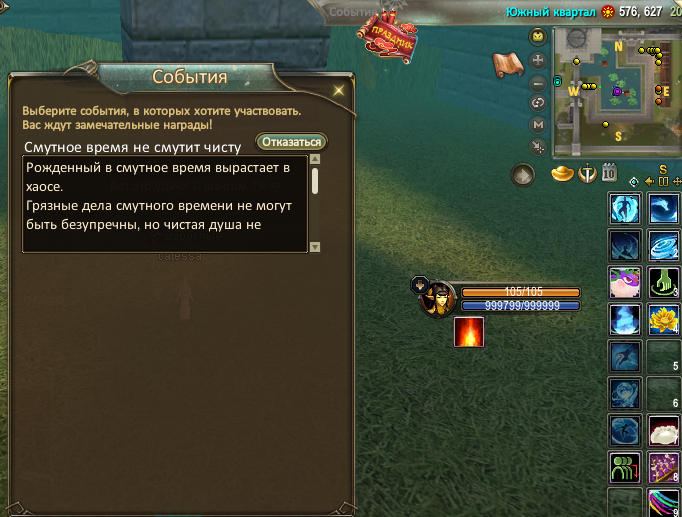Click the fire buff icon under the portrait

[468, 333]
